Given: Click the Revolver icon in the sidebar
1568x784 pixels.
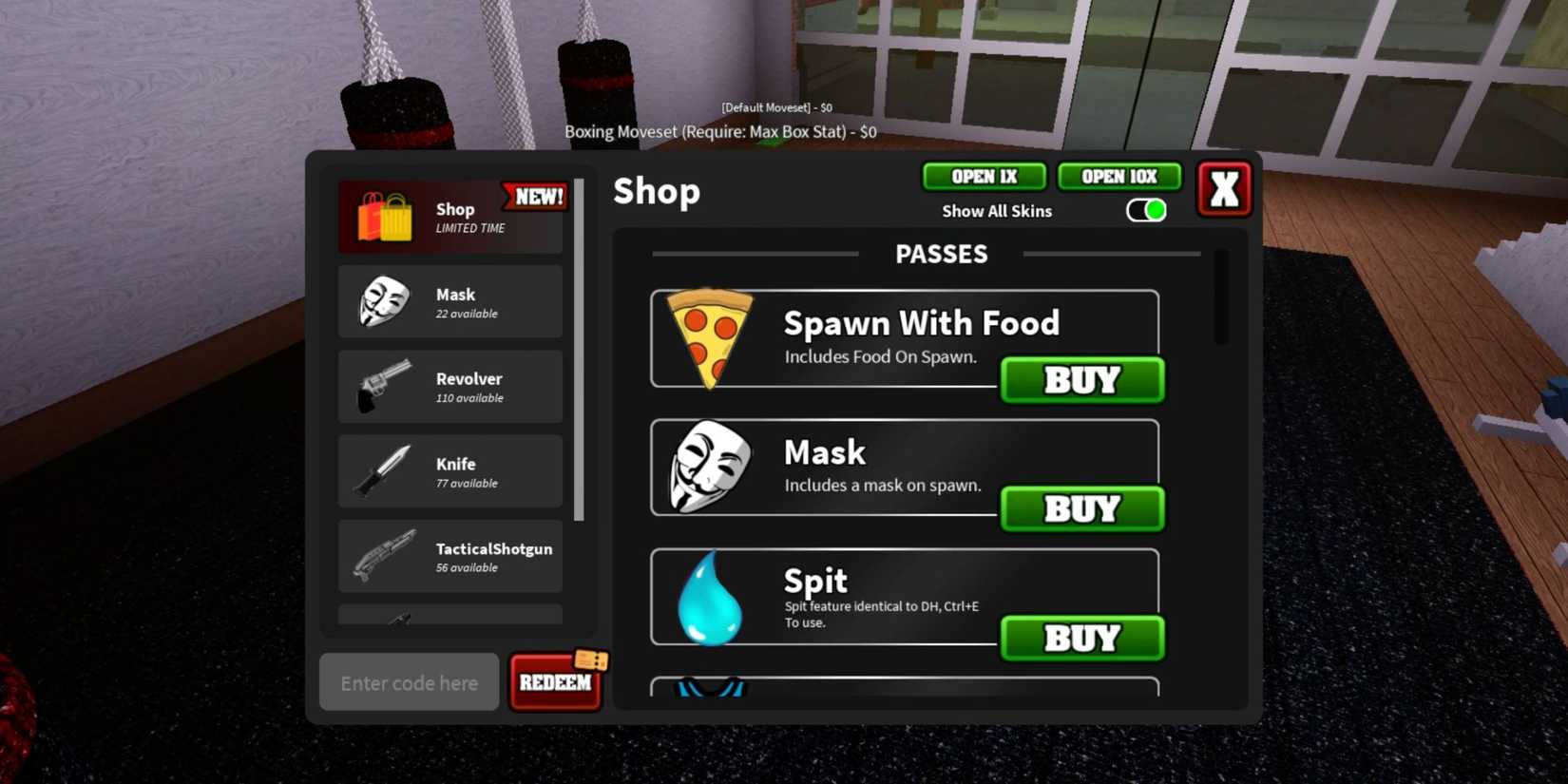Looking at the screenshot, I should [x=383, y=386].
